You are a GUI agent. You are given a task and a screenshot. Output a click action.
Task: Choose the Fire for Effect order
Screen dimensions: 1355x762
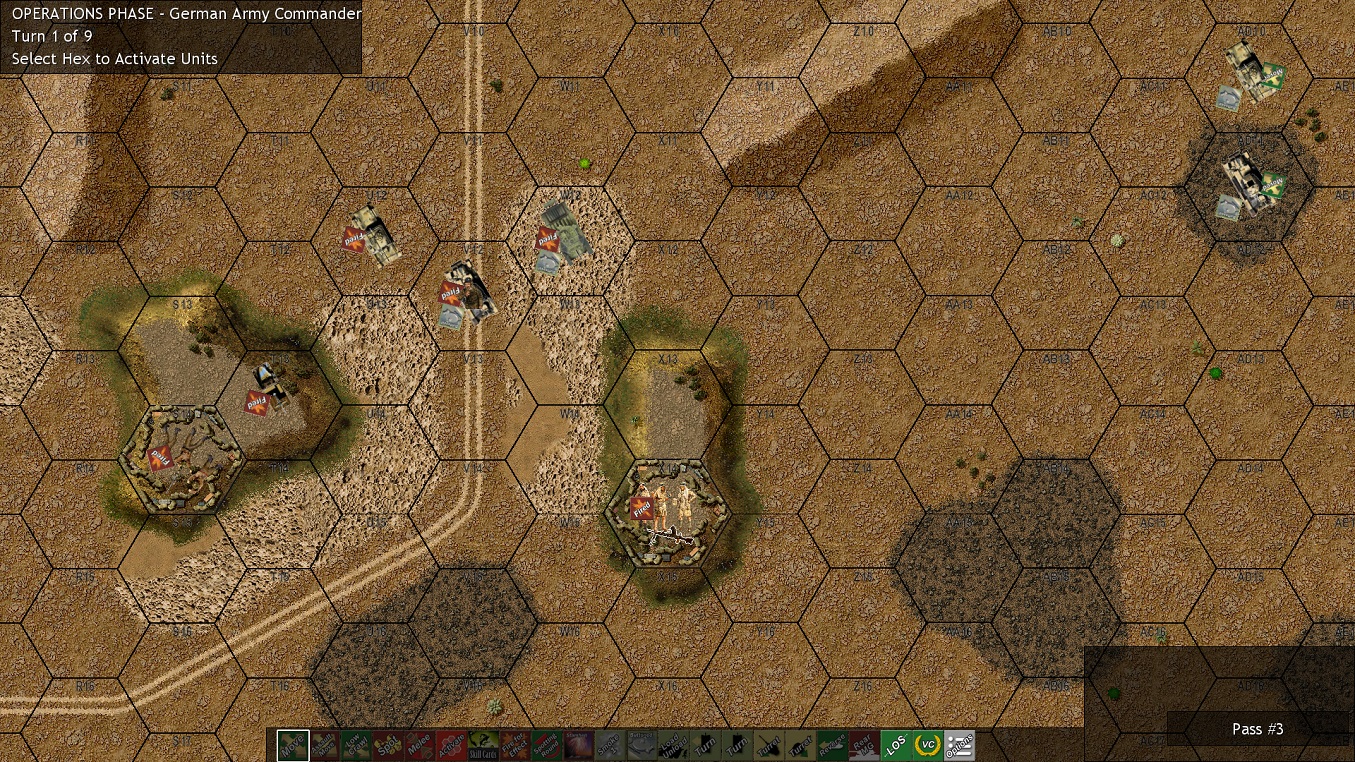click(x=515, y=745)
